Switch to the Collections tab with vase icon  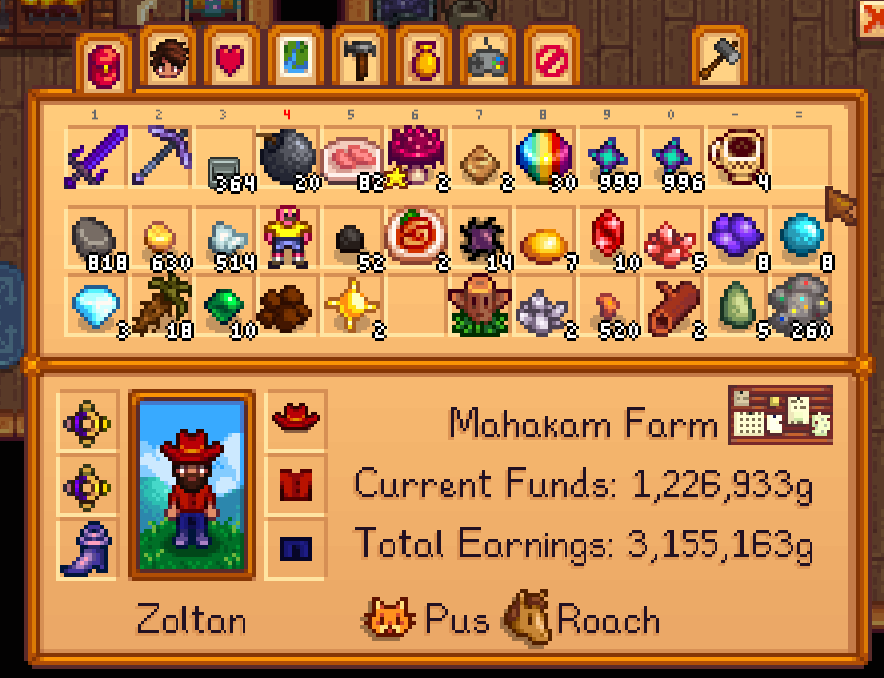[x=423, y=62]
